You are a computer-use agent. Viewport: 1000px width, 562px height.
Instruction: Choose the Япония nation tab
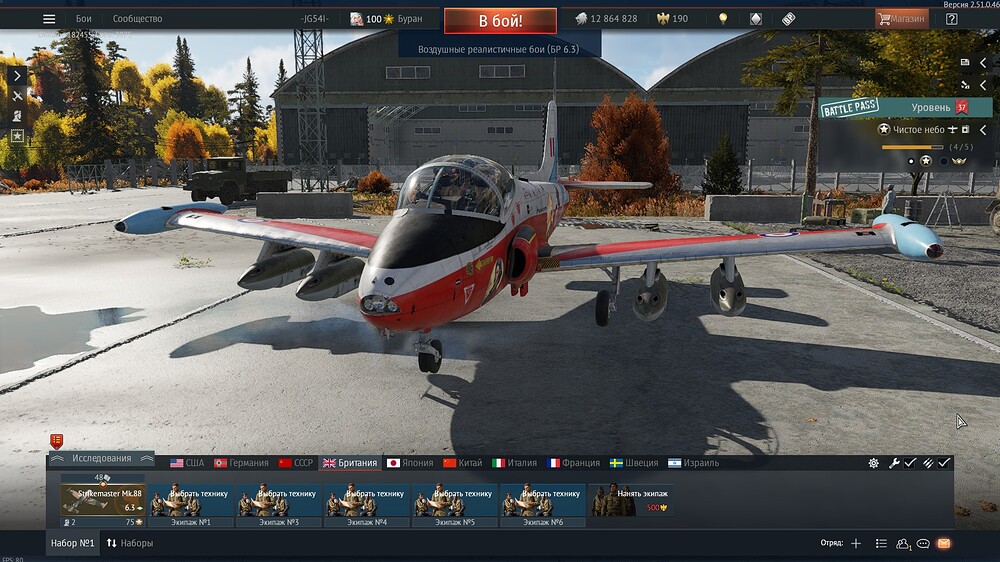click(x=408, y=463)
